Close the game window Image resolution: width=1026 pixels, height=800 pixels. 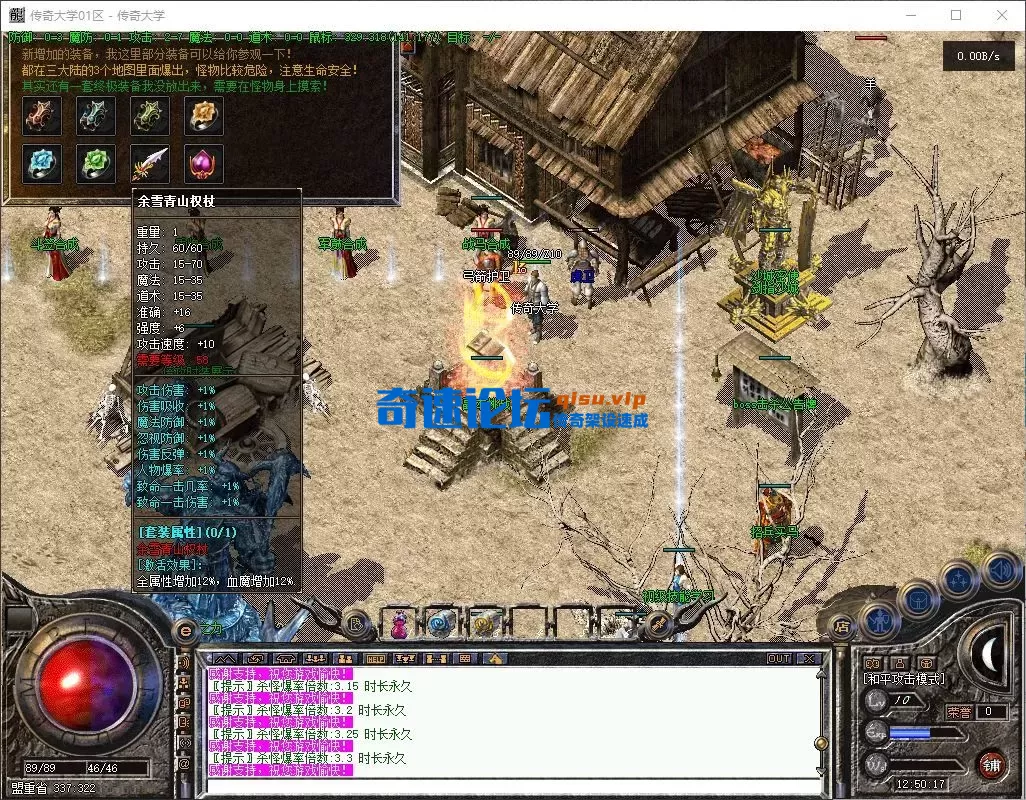(x=1002, y=15)
